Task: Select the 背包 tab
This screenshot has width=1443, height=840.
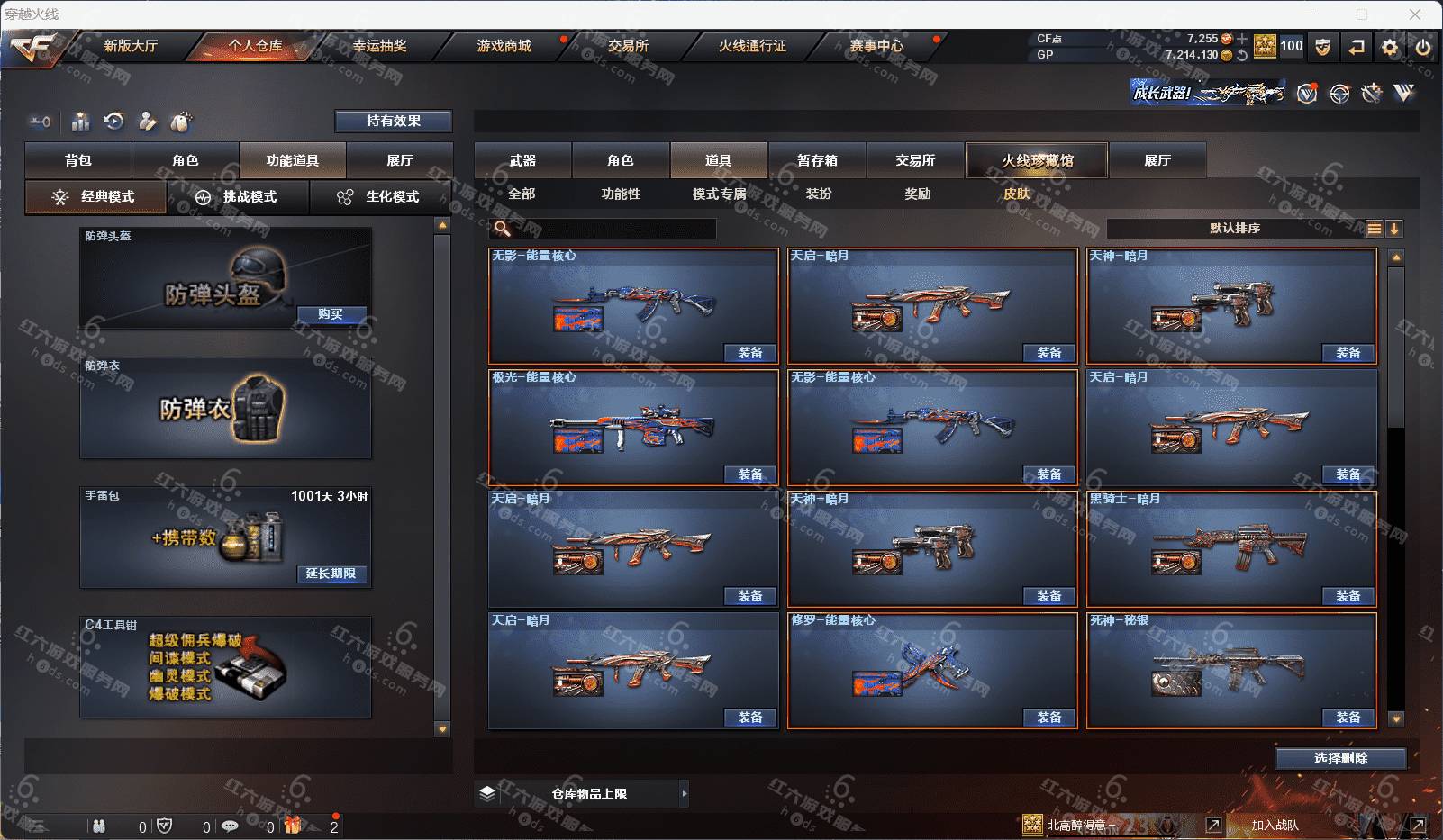Action: (78, 160)
